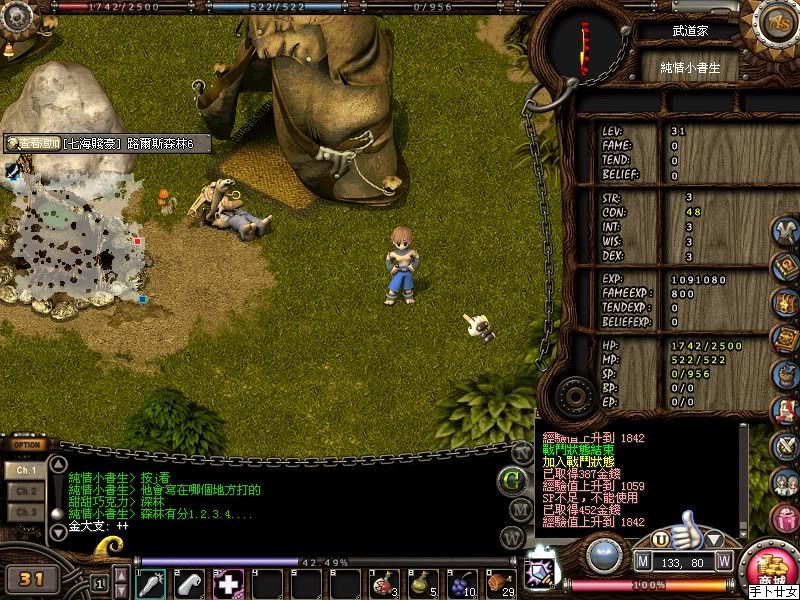Viewport: 800px width, 600px height.
Task: Switch to chat channel Ch.3
Action: pyautogui.click(x=26, y=512)
